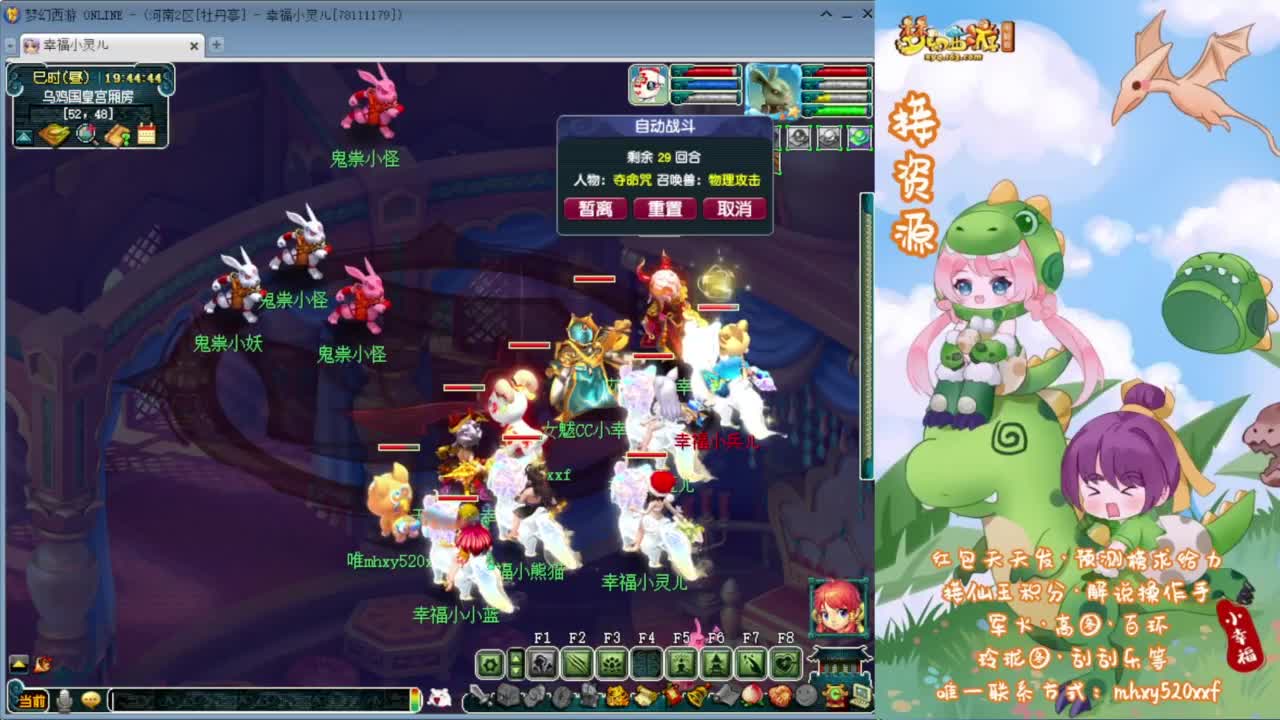
Task: Click the gear icon at the left of the skill bar
Action: point(491,662)
